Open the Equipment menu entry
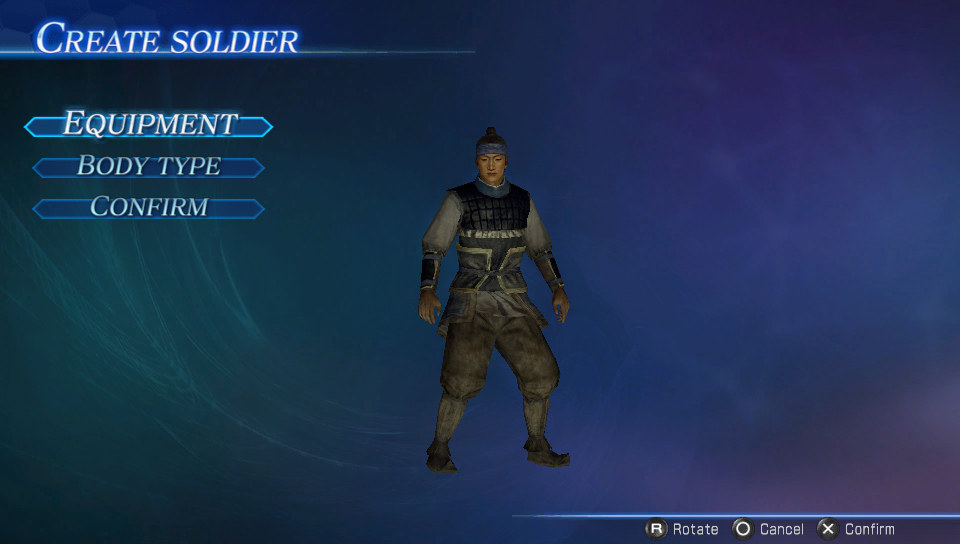Image resolution: width=960 pixels, height=544 pixels. click(x=149, y=125)
